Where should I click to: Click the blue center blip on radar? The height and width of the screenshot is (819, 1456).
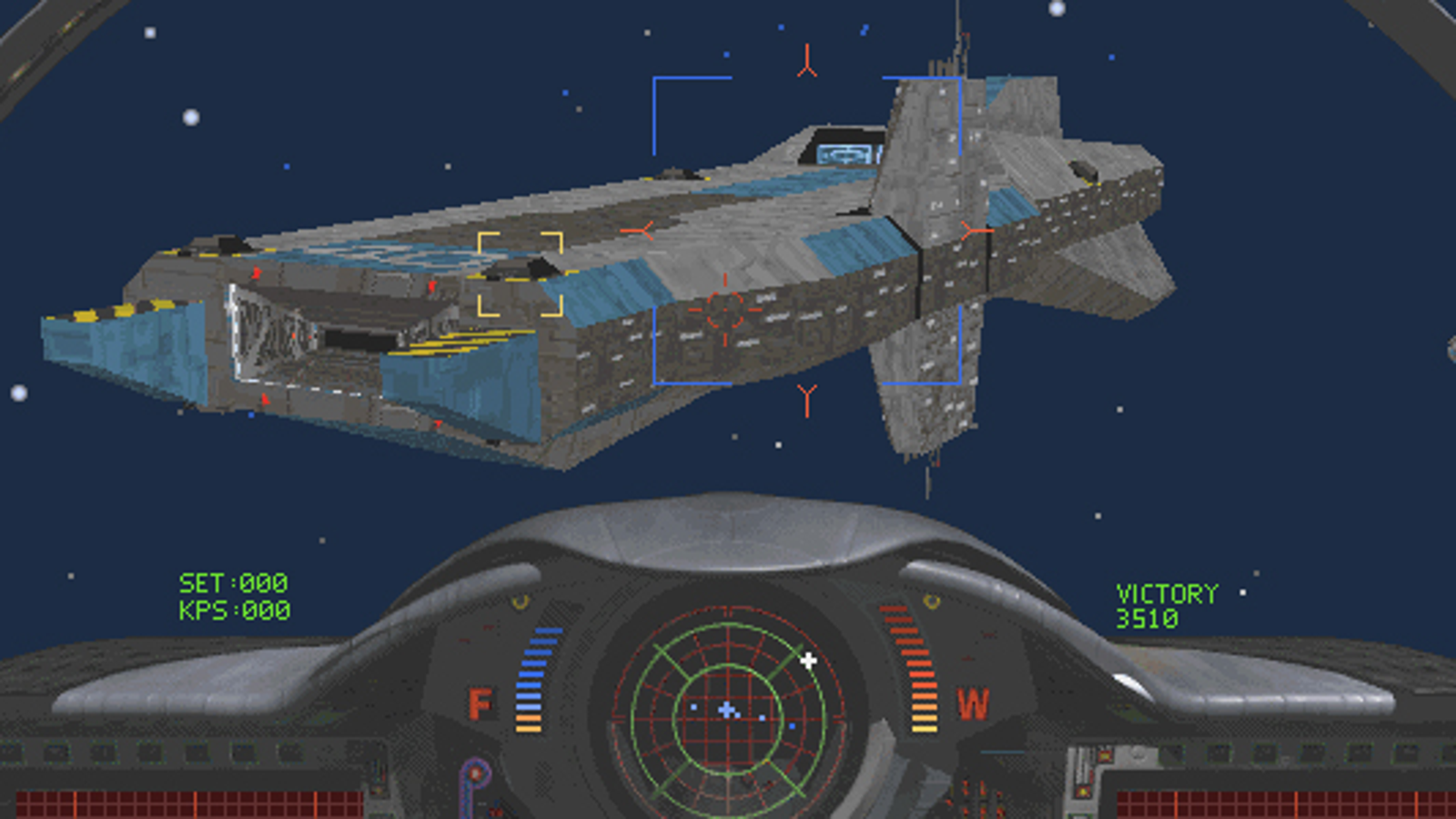click(725, 709)
